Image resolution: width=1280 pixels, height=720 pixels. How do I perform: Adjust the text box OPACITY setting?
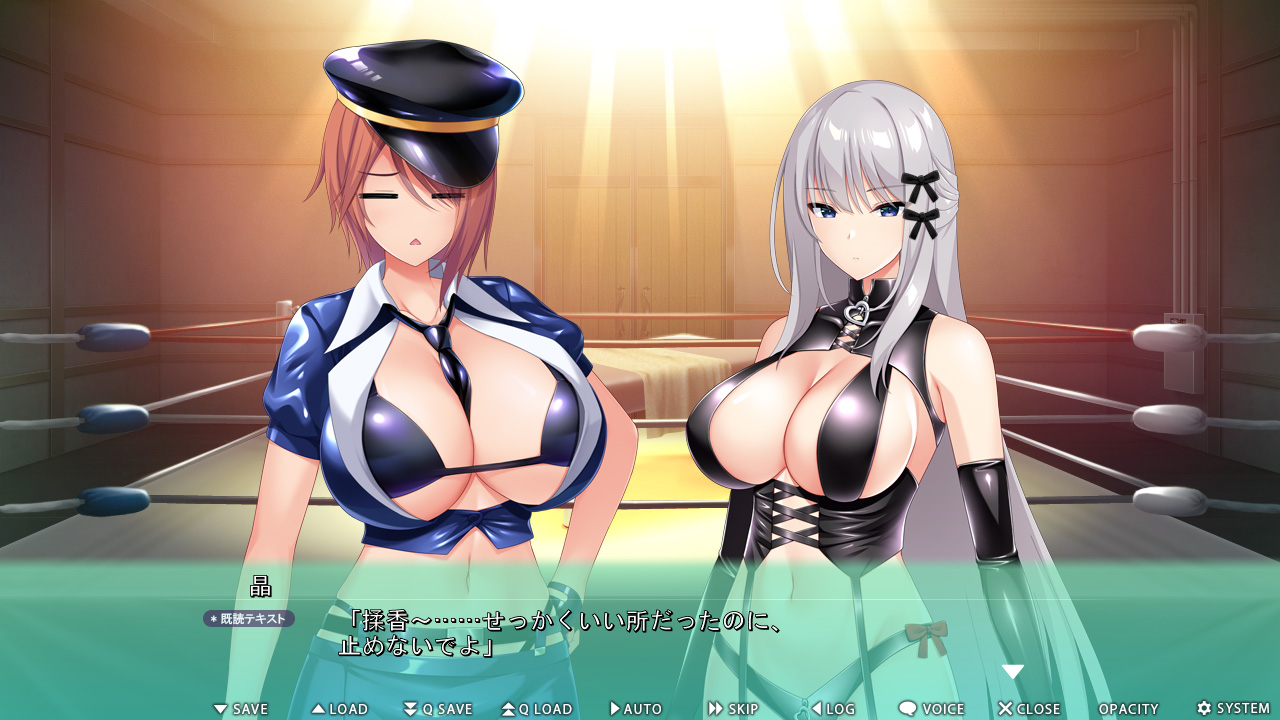point(1128,709)
